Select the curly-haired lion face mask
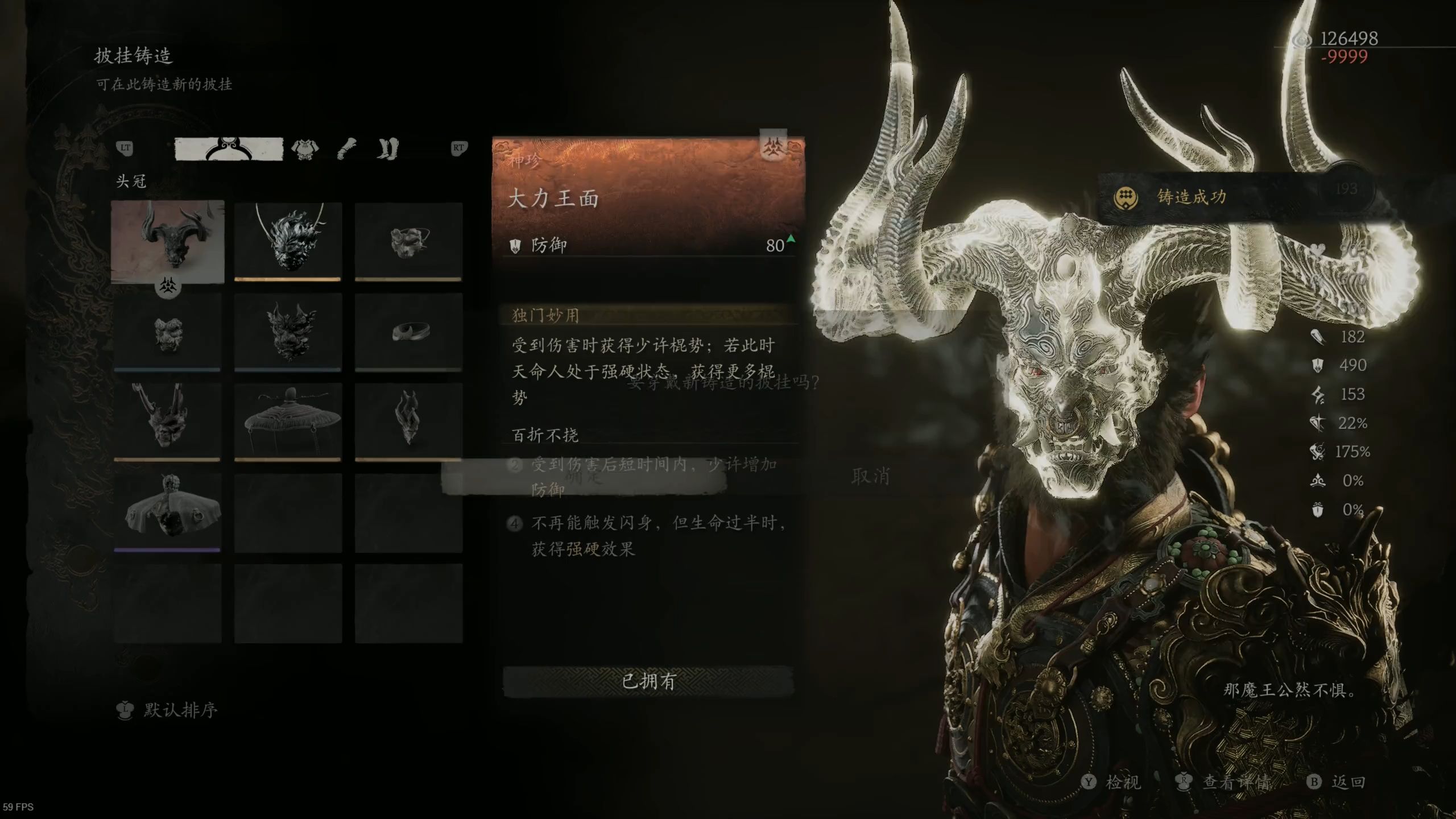1456x819 pixels. pyautogui.click(x=167, y=332)
